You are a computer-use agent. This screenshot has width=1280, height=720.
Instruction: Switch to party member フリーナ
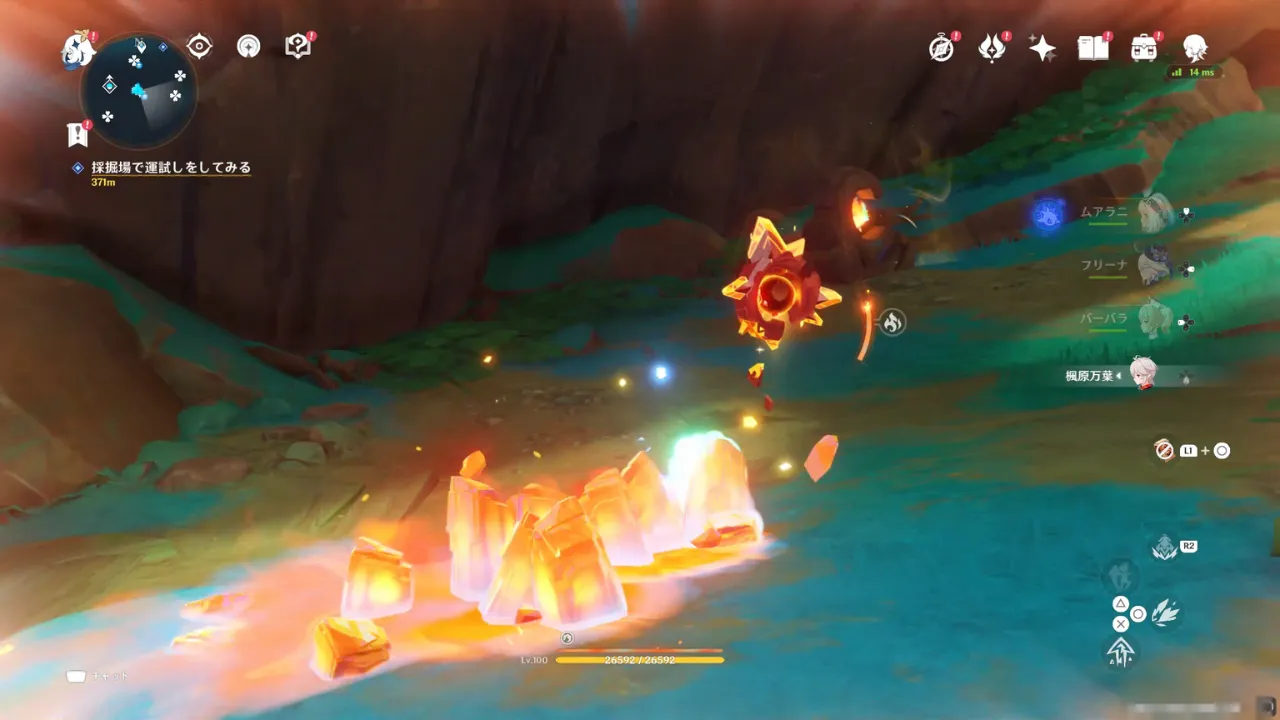[x=1155, y=266]
